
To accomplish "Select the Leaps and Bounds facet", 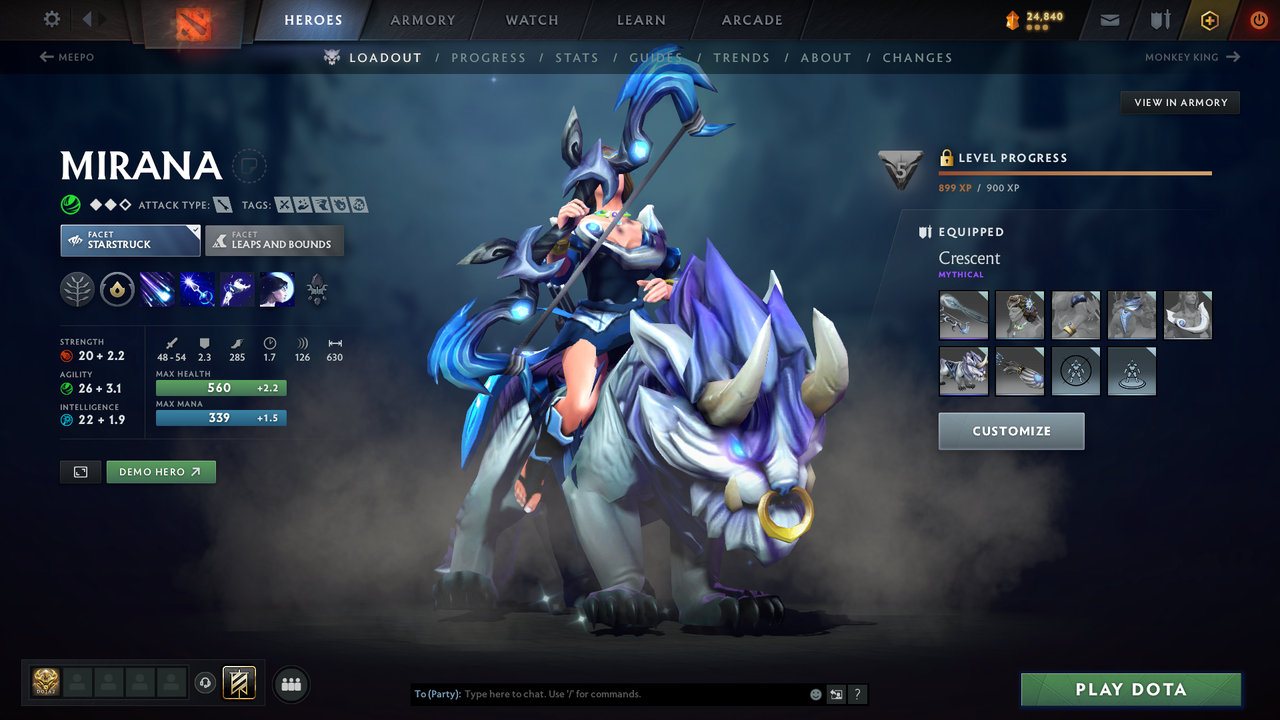I will point(274,241).
